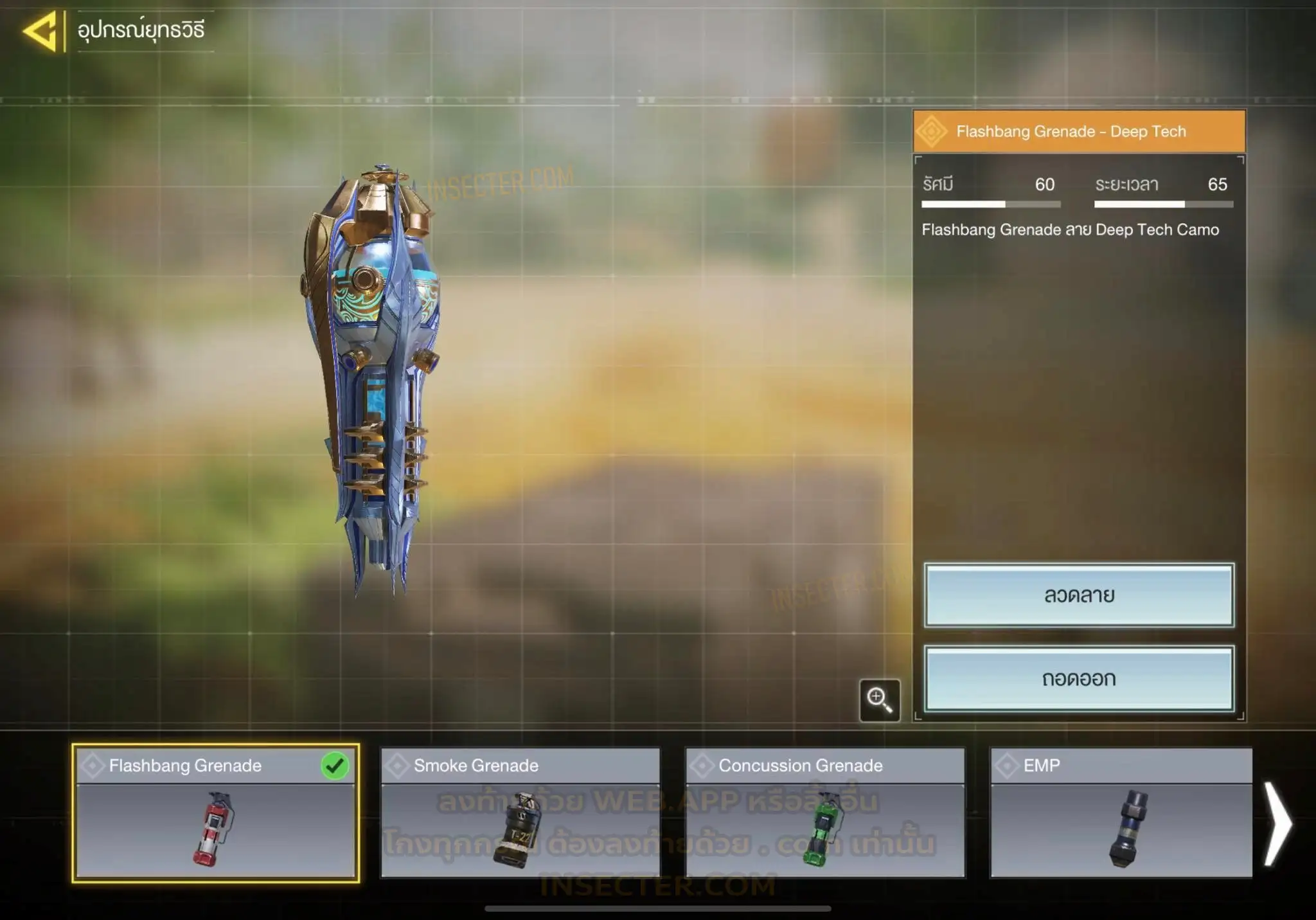This screenshot has height=920, width=1316.
Task: Choose the Smoke Grenade tile
Action: 520,813
